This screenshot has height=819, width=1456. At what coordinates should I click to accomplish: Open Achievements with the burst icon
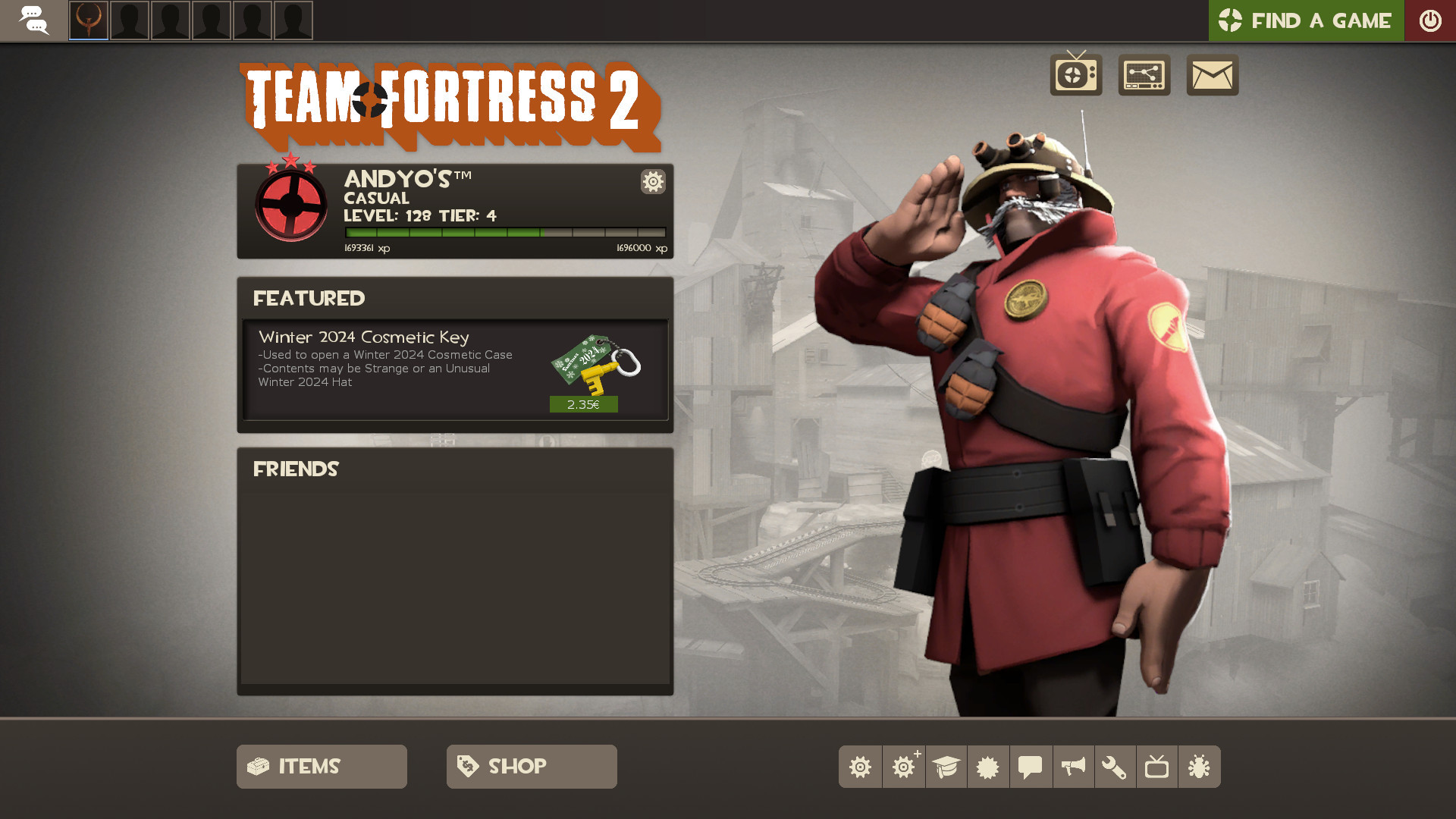[x=988, y=767]
